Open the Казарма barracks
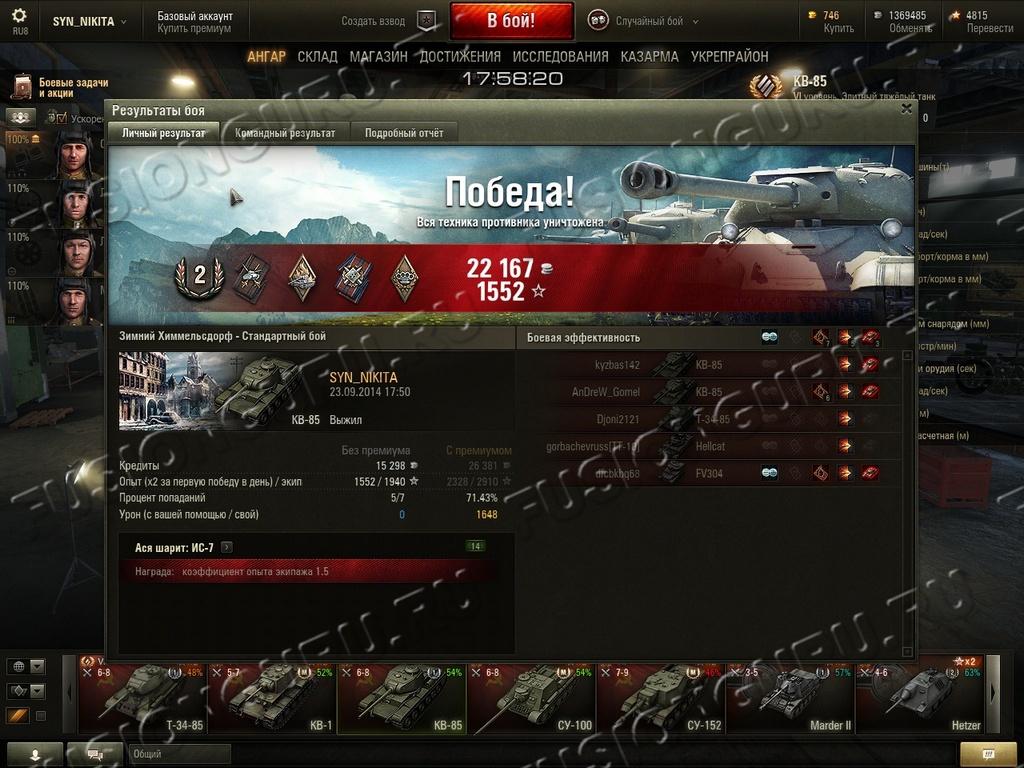 tap(649, 57)
